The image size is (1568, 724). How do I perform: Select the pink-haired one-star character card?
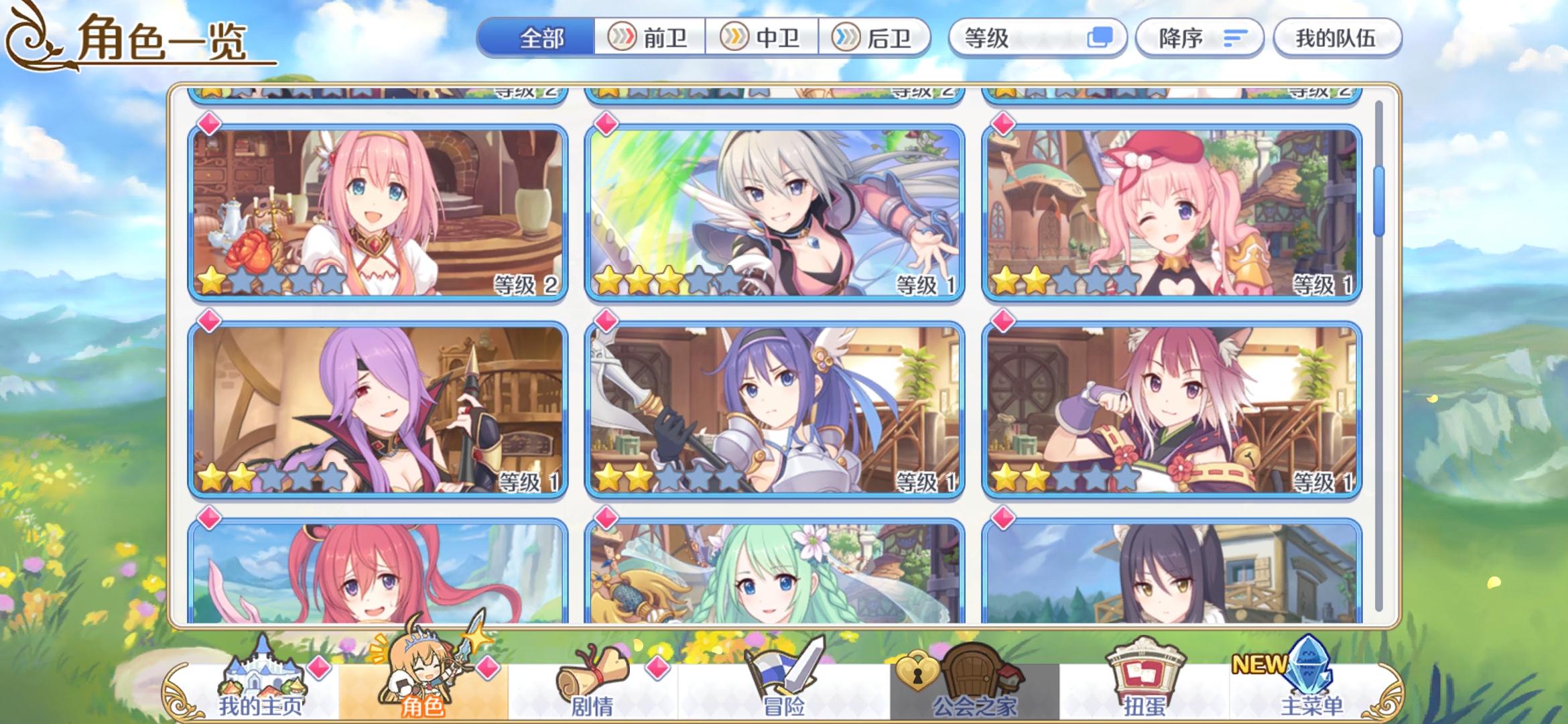pos(375,208)
